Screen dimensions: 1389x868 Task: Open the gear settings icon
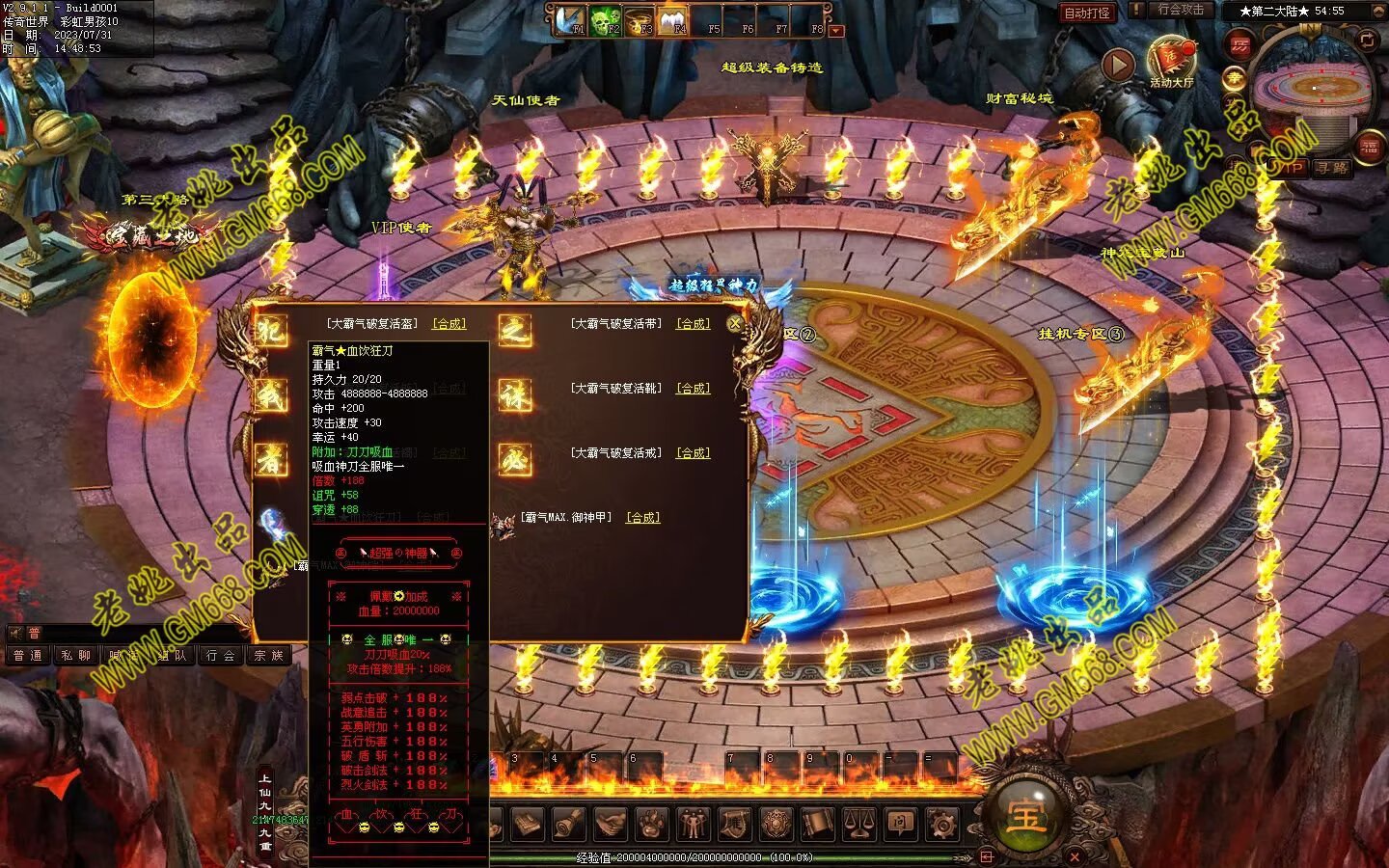[942, 825]
